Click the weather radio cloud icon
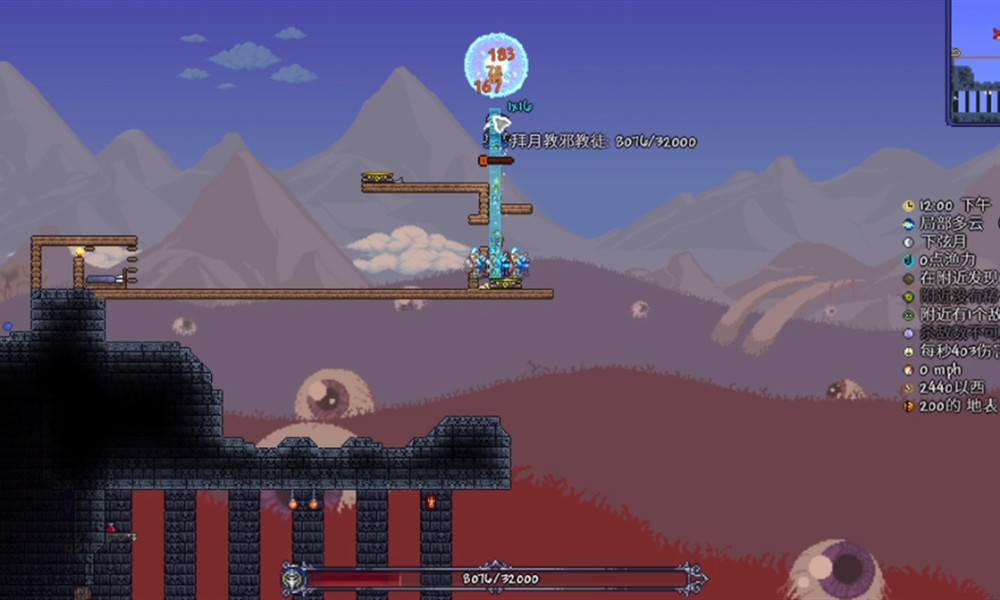The height and width of the screenshot is (600, 1000). coord(909,224)
